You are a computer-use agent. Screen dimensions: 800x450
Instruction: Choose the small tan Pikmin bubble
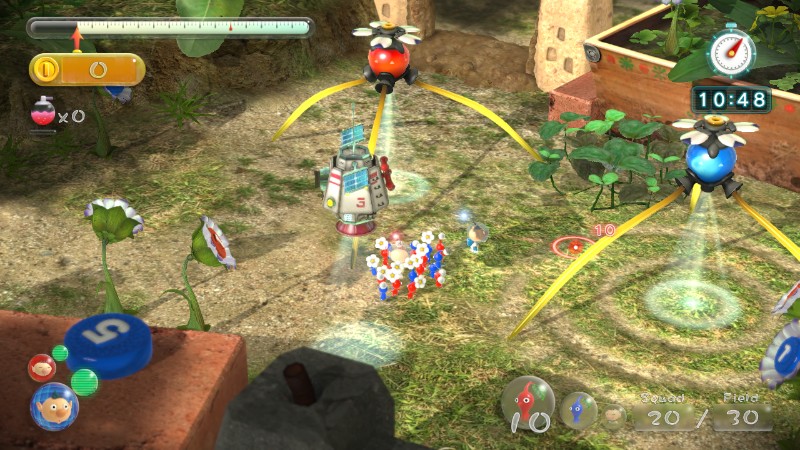(x=613, y=414)
